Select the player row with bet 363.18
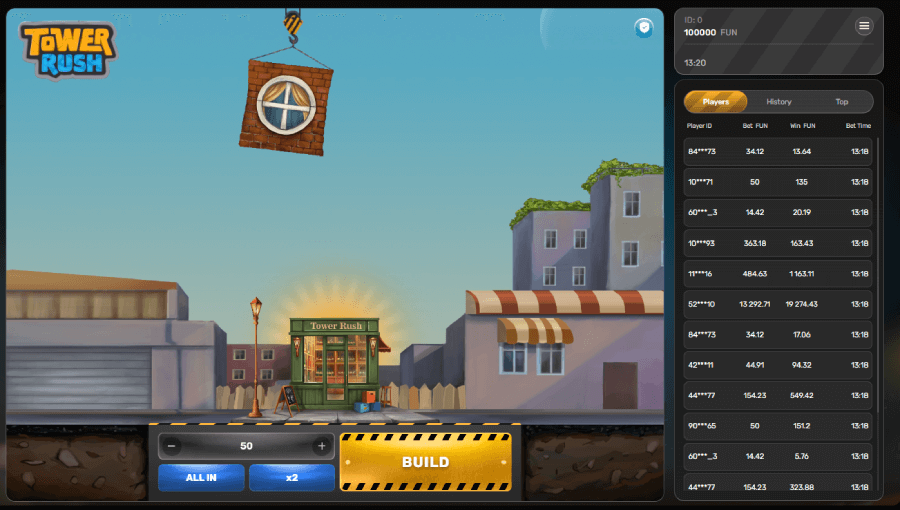Viewport: 900px width, 510px height. coord(778,243)
